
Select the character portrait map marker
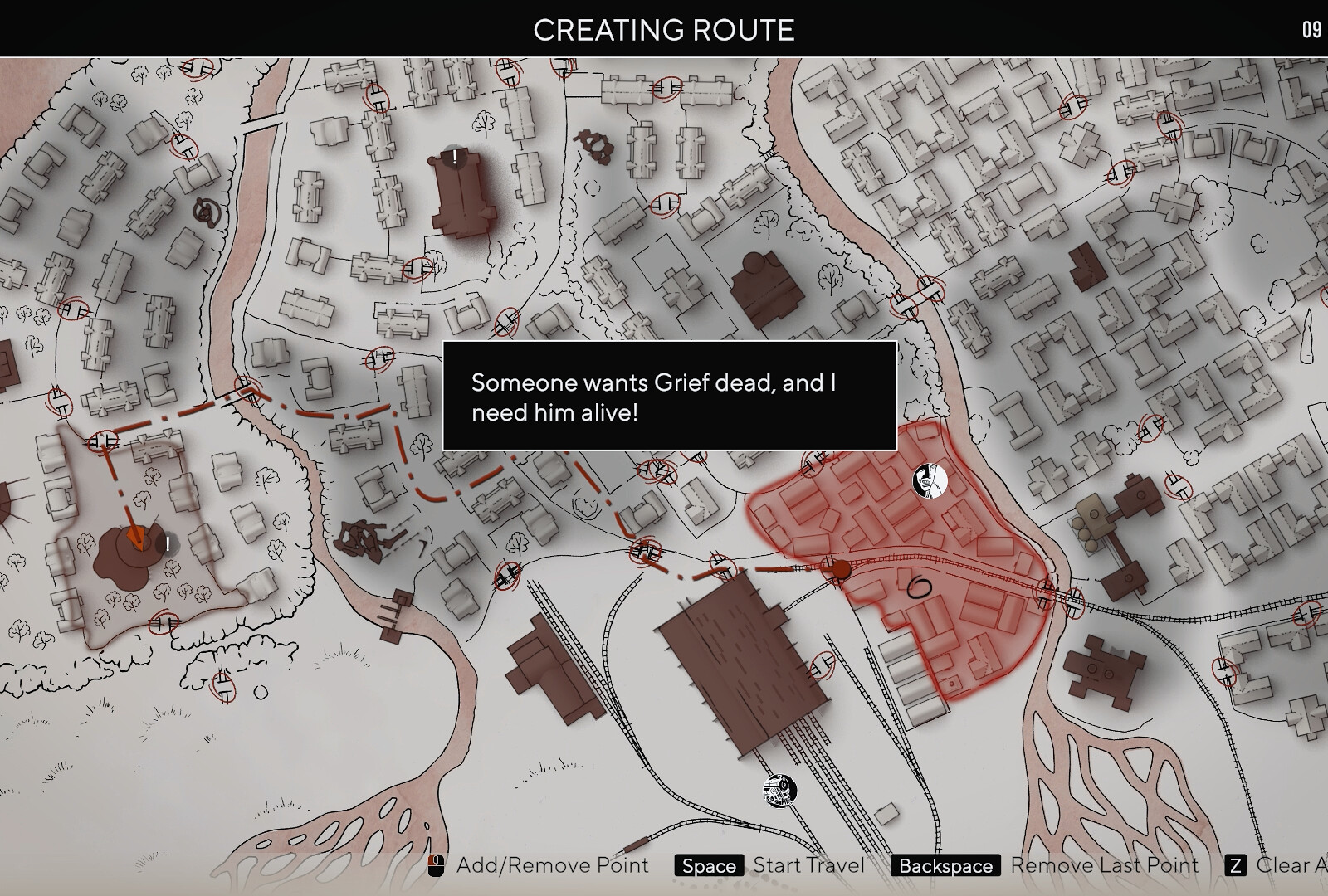(x=930, y=481)
